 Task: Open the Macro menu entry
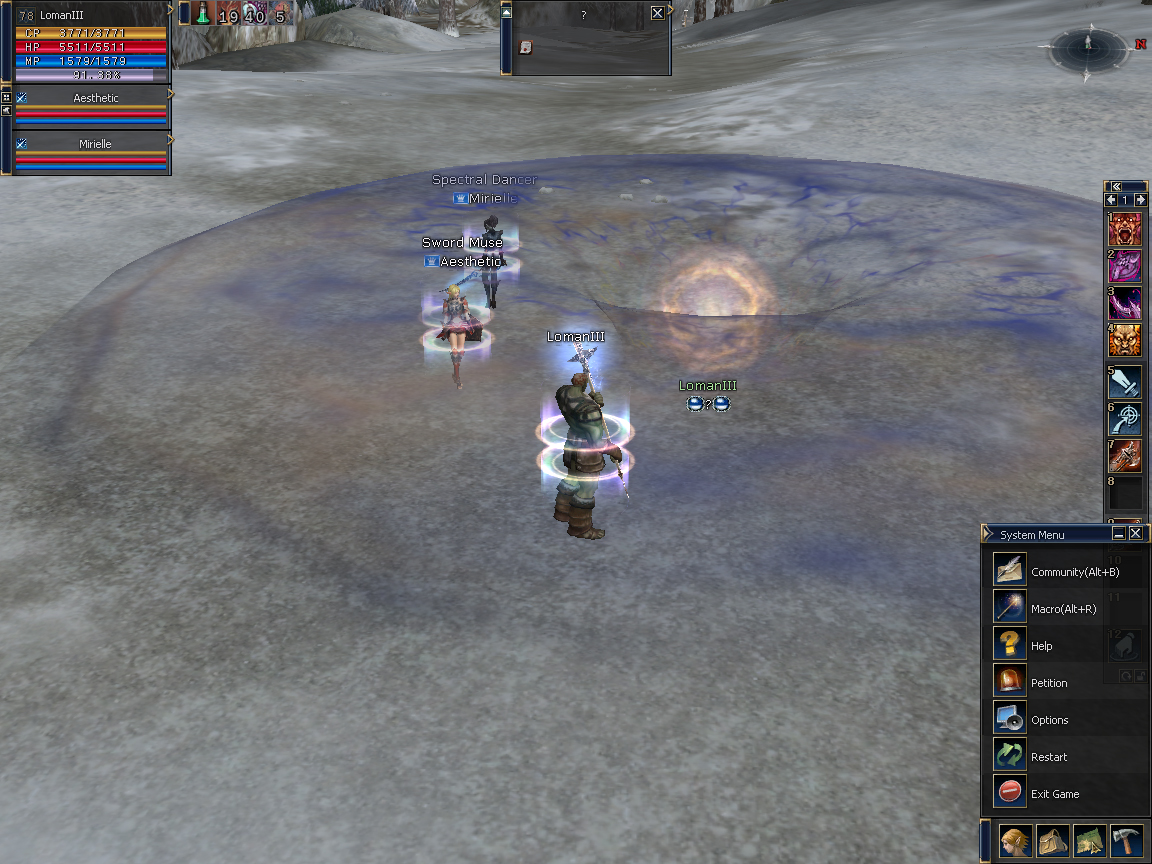[1010, 608]
